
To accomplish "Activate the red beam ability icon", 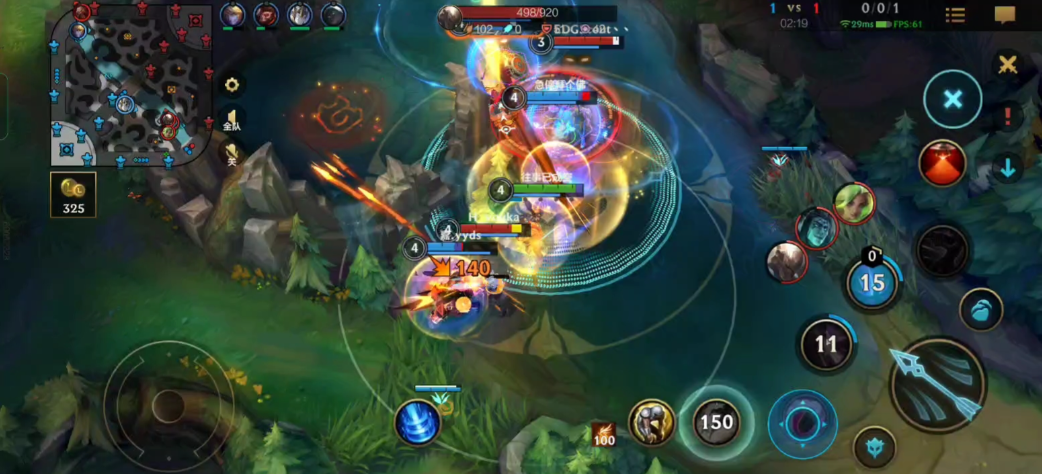I will point(942,163).
